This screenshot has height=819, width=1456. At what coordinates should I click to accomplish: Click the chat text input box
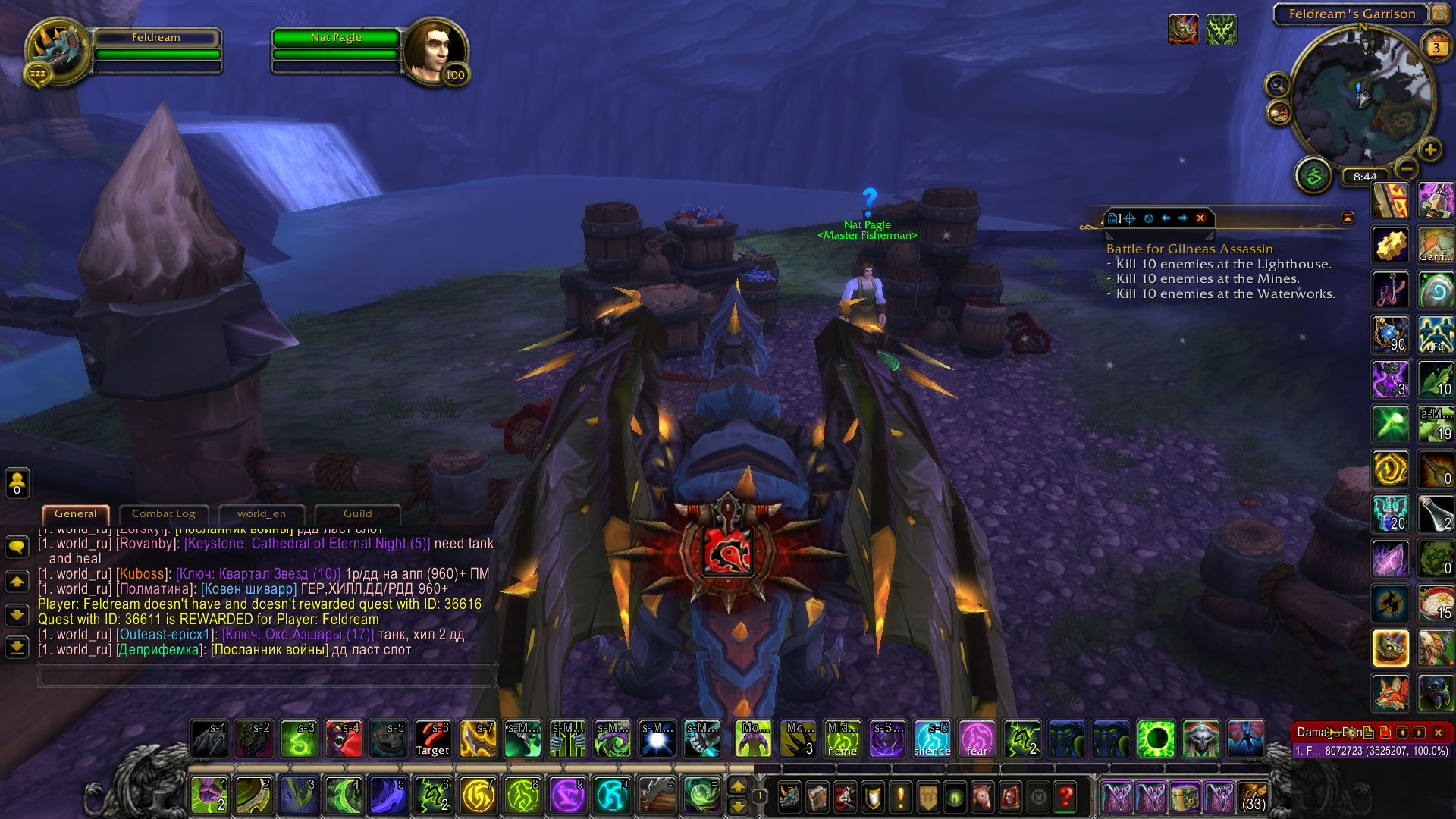point(265,675)
